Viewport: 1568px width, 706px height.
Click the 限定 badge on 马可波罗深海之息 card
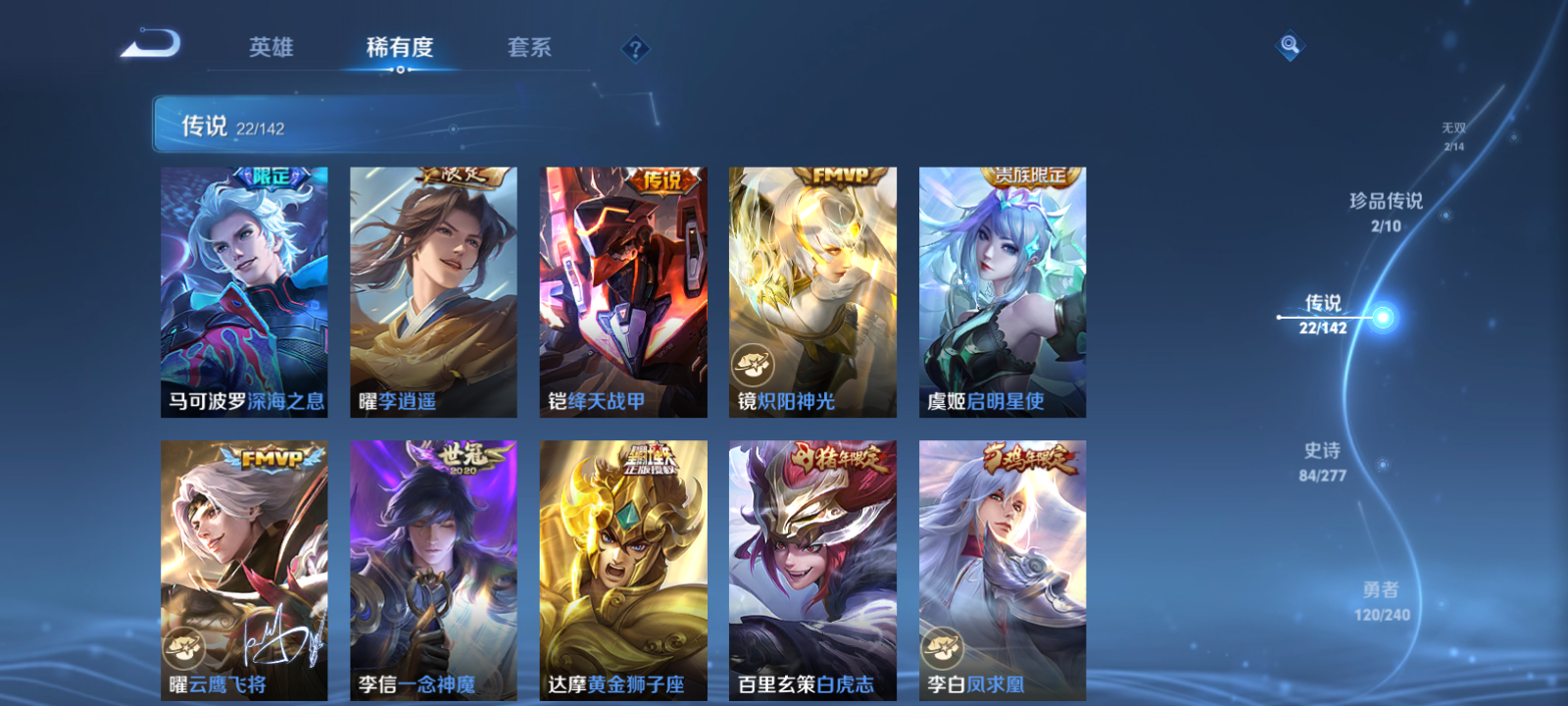(272, 176)
